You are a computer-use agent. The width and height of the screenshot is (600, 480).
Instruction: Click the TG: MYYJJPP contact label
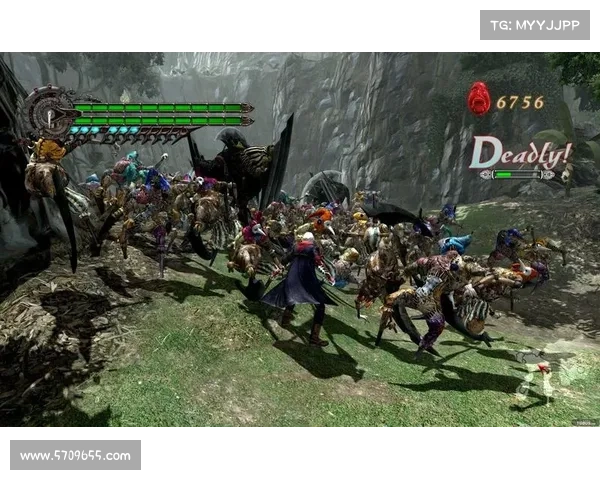(x=535, y=24)
